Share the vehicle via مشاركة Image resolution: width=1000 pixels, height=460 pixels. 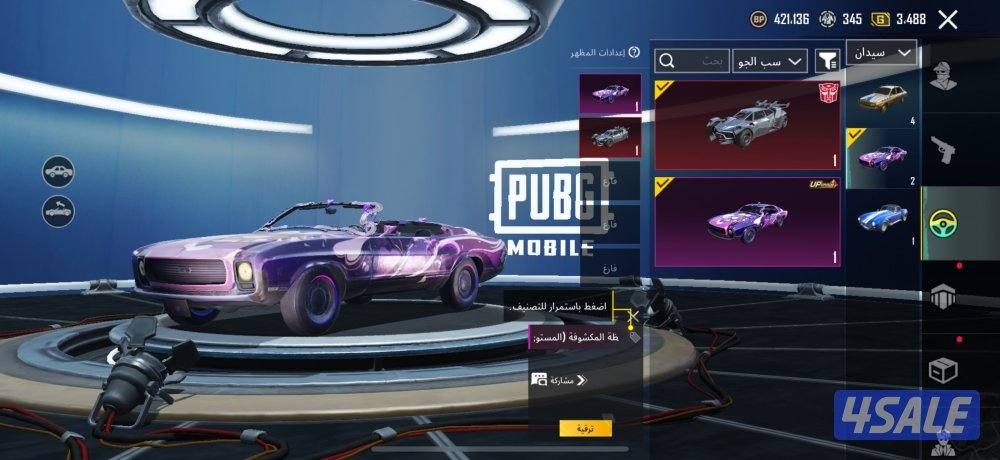(x=558, y=380)
